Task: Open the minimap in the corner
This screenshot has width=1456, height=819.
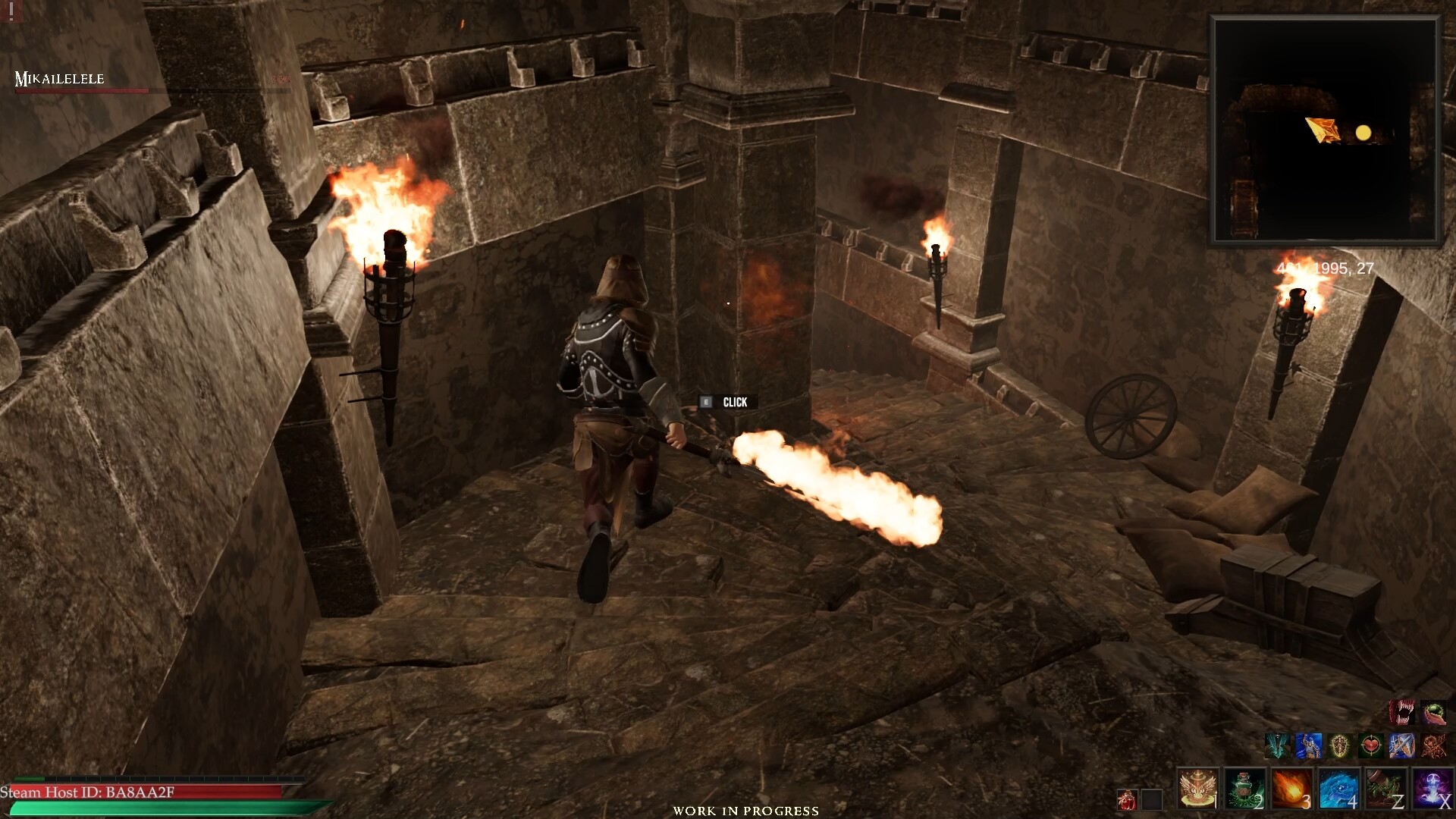Action: (x=1326, y=129)
